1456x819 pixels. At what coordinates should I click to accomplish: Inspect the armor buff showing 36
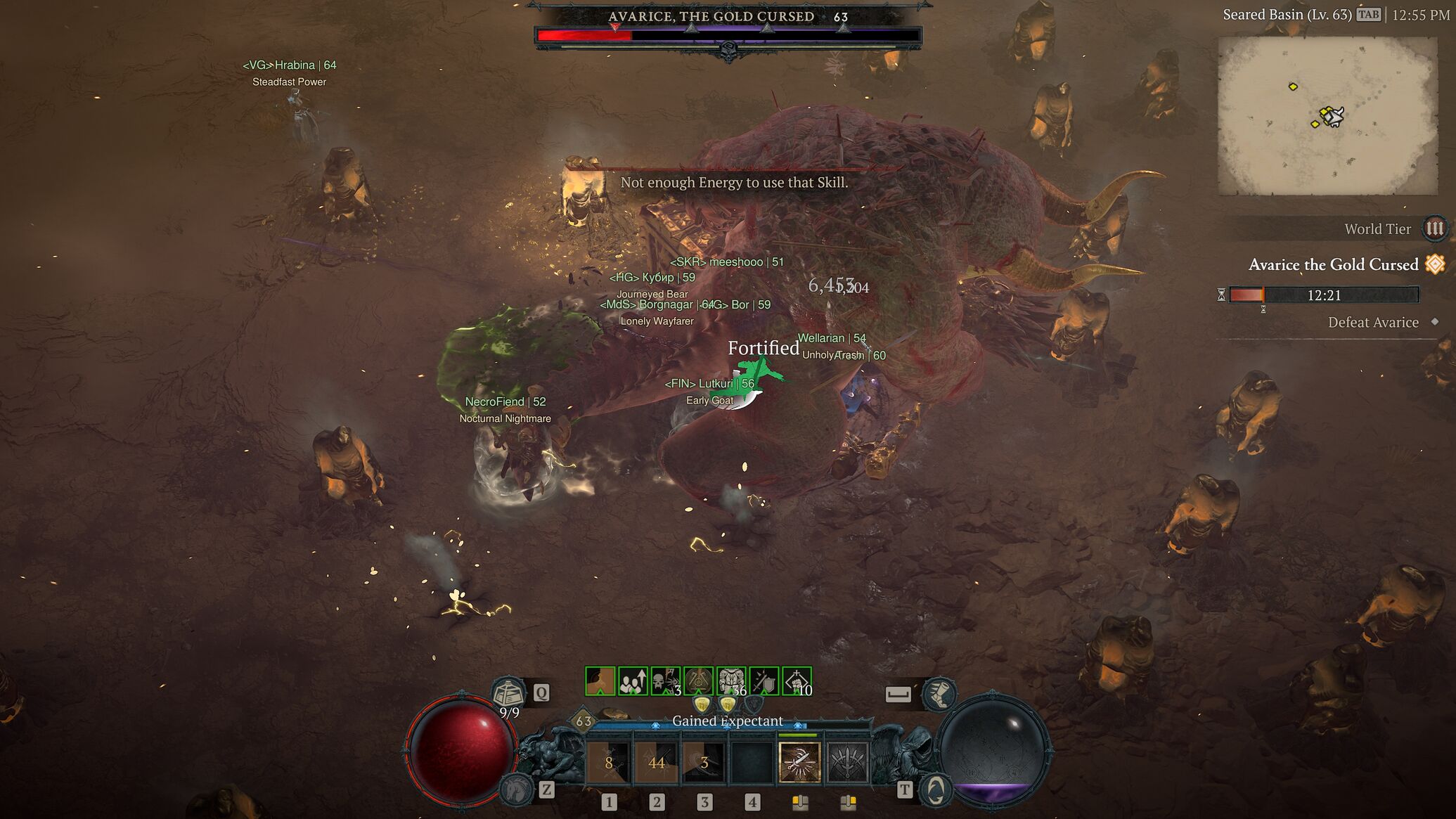[731, 681]
